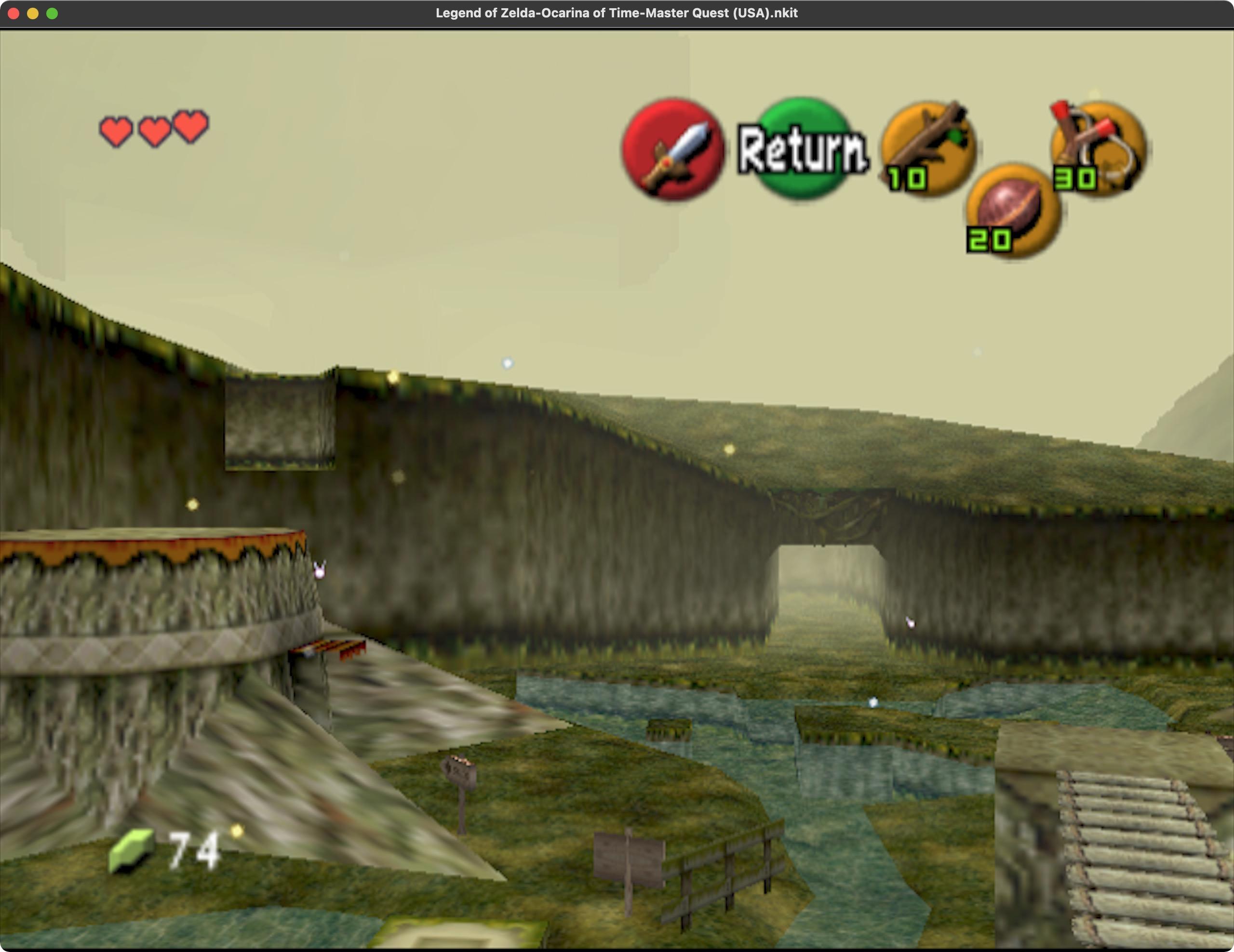1234x952 pixels.
Task: Minimize the window using yellow button
Action: pos(33,13)
